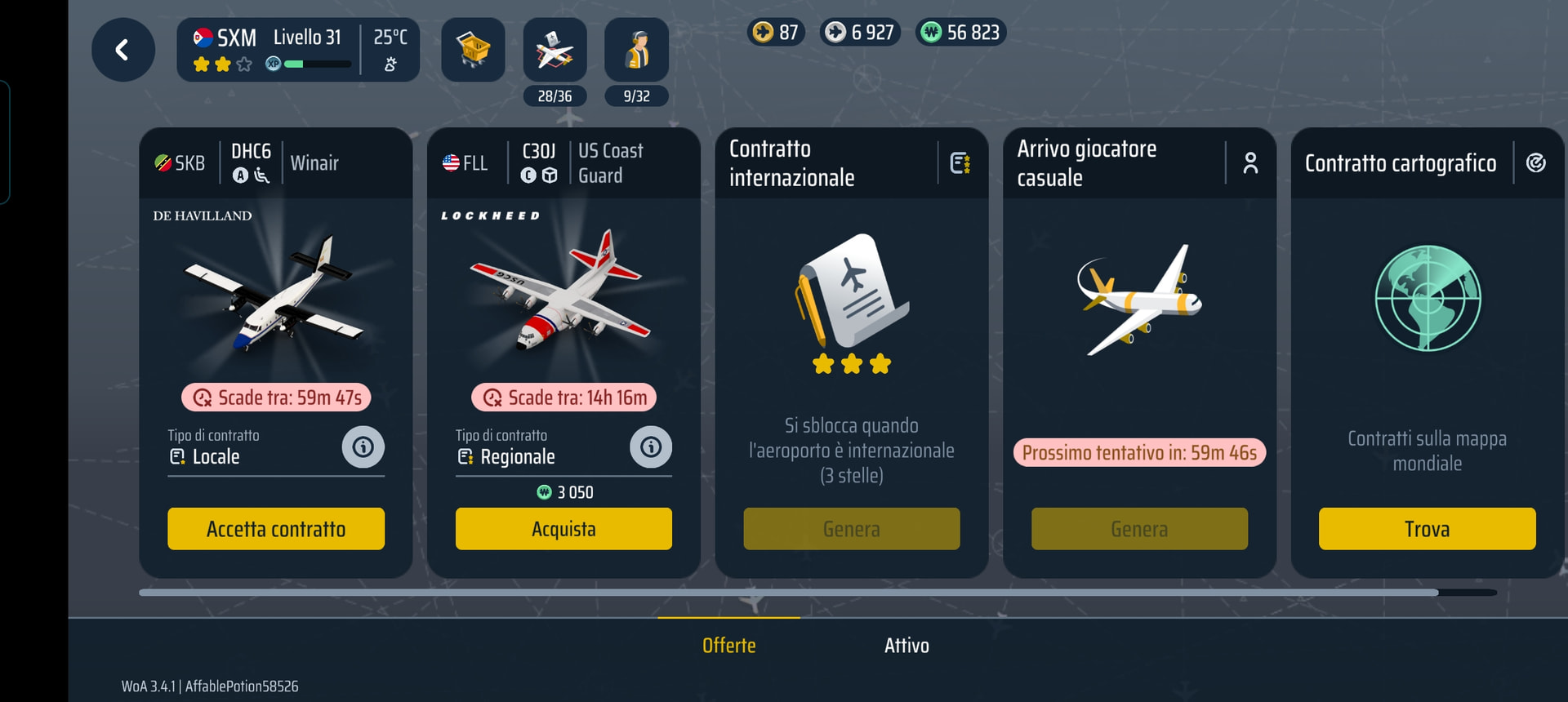Show info for the Regionale contract
The height and width of the screenshot is (702, 1568).
pos(651,447)
